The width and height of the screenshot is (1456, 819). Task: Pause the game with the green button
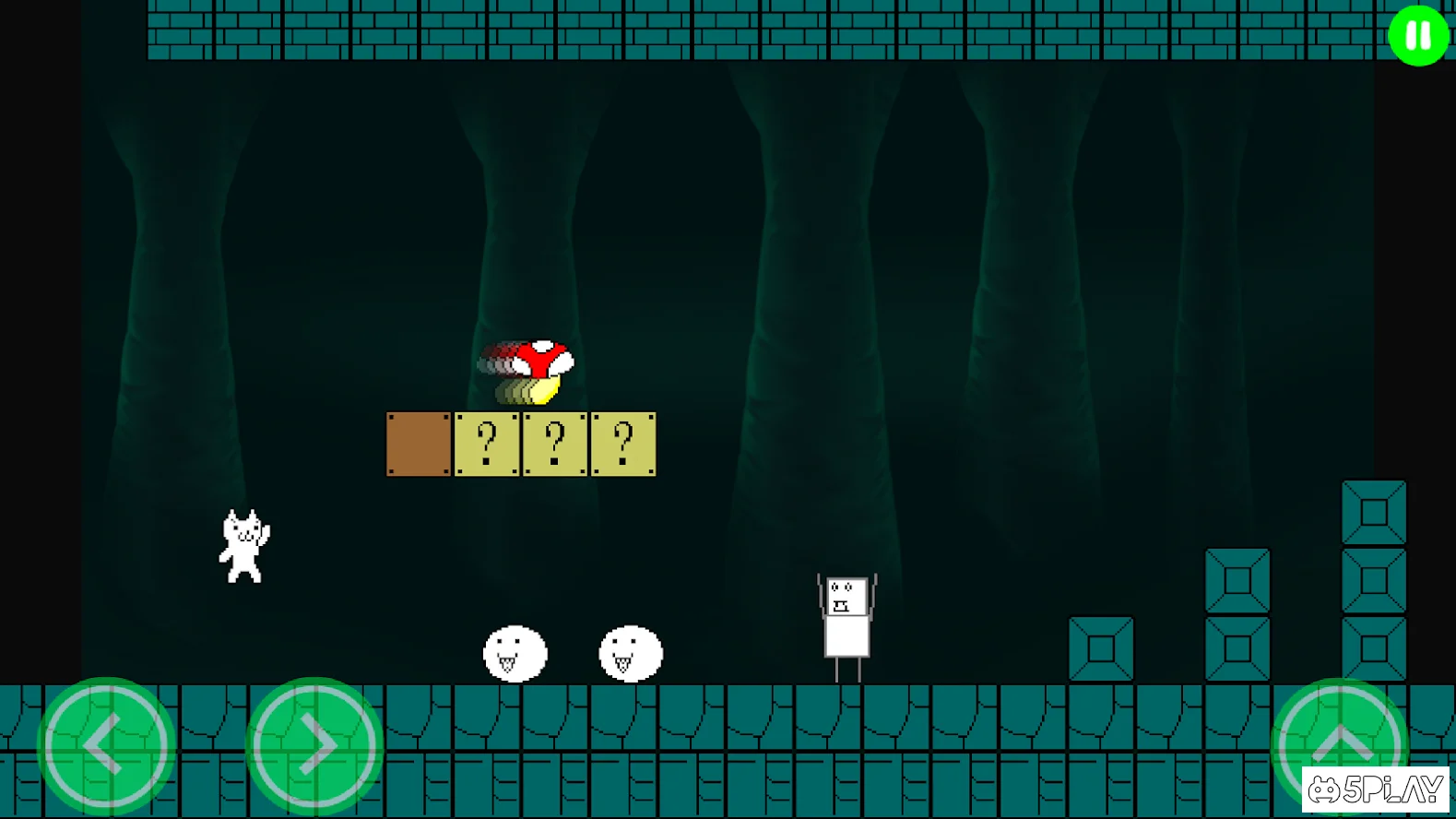click(x=1417, y=36)
